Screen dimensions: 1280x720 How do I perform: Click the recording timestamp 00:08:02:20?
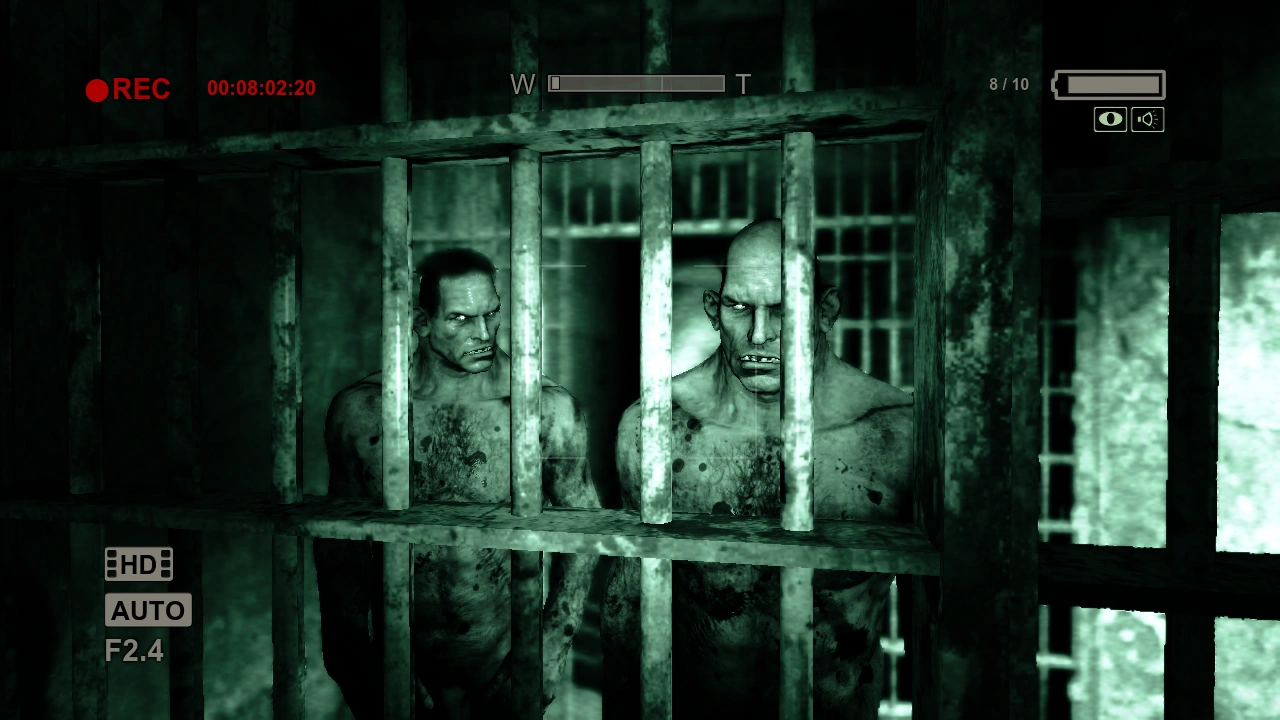[262, 88]
